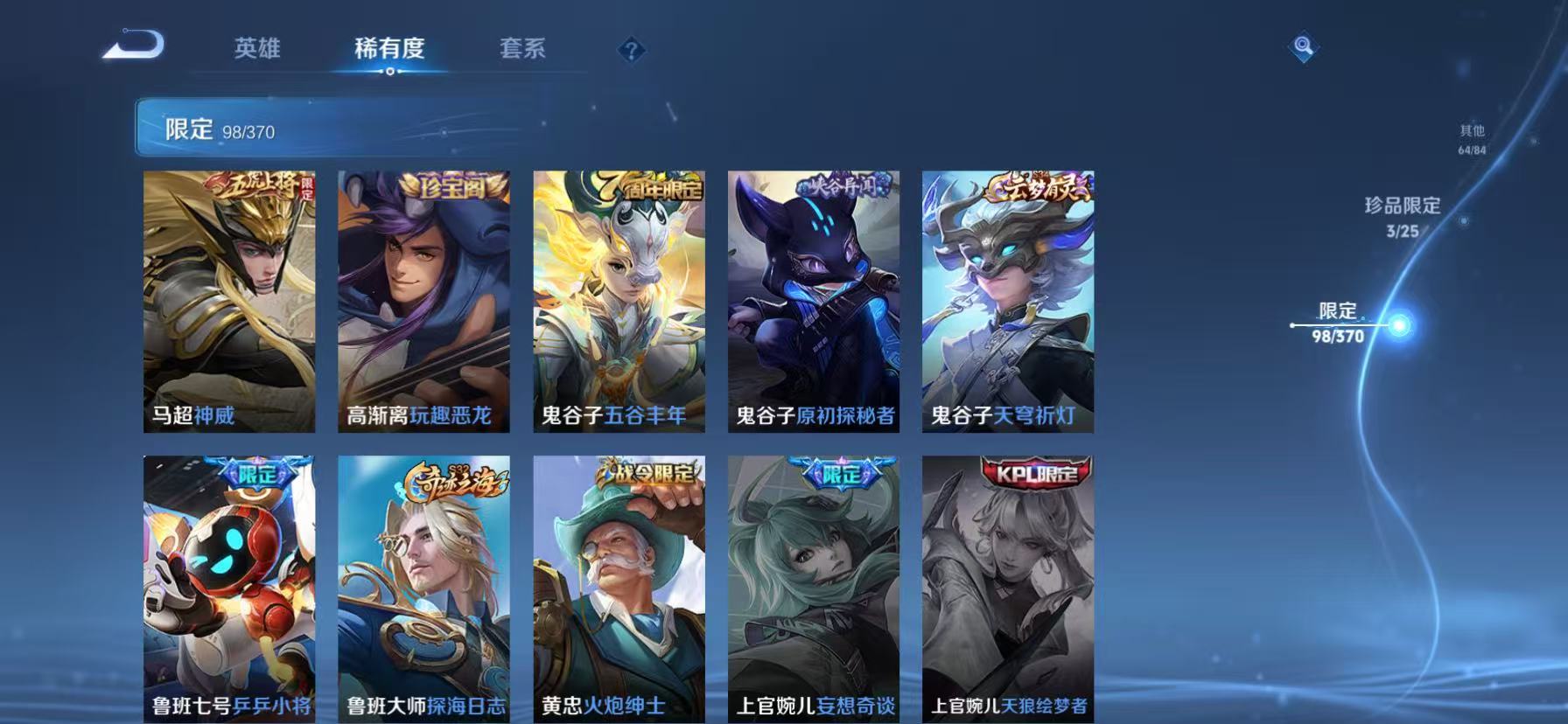Click the question mark help icon
The image size is (1568, 724).
point(632,50)
